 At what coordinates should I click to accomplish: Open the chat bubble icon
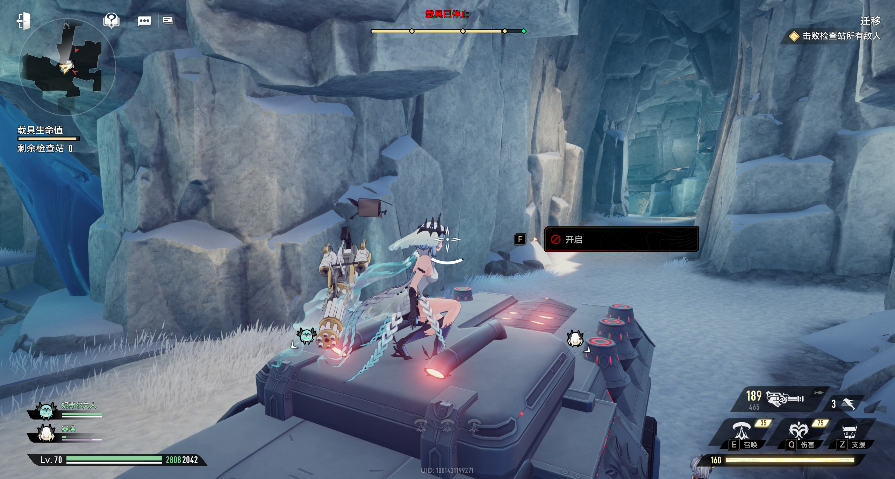click(144, 20)
